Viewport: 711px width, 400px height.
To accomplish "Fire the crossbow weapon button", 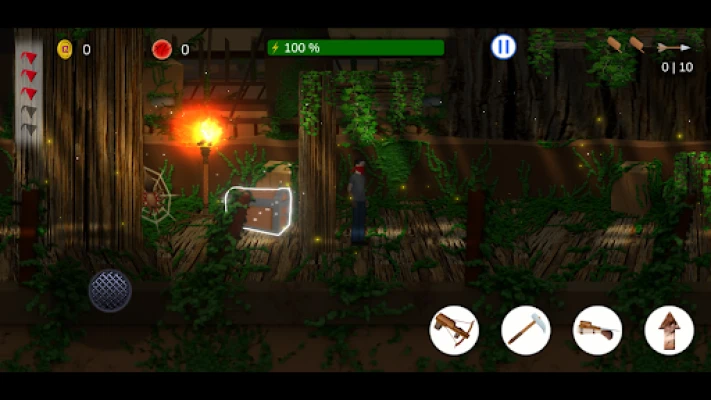I will click(x=454, y=330).
